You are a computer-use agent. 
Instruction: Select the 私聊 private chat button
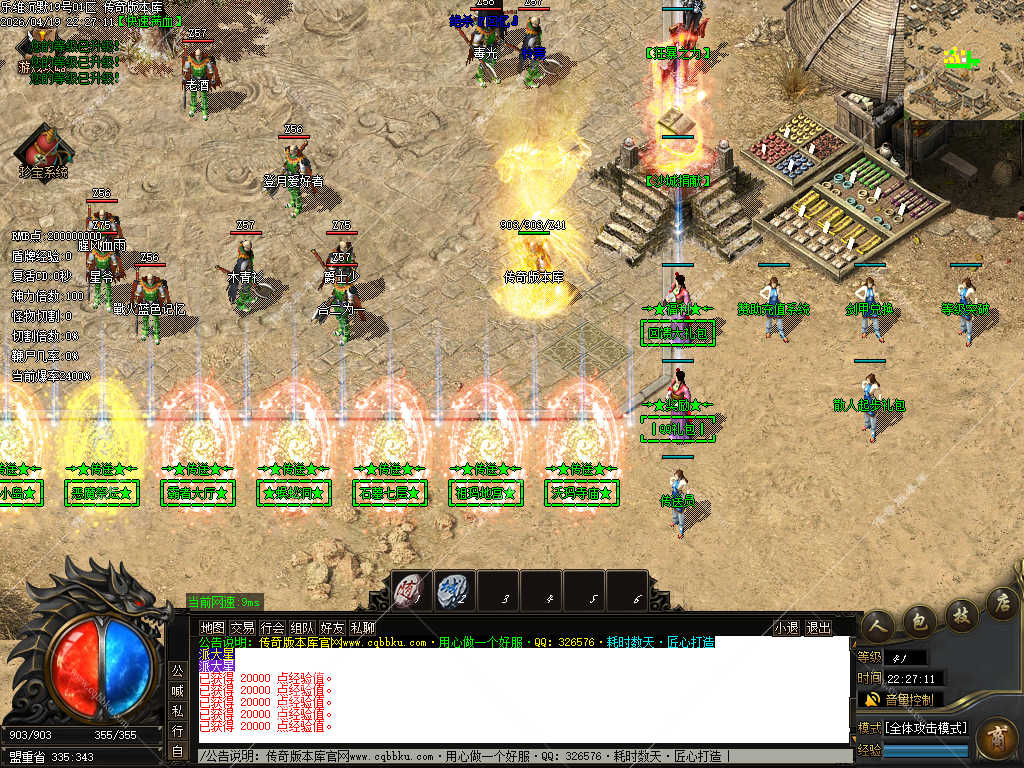[x=362, y=628]
